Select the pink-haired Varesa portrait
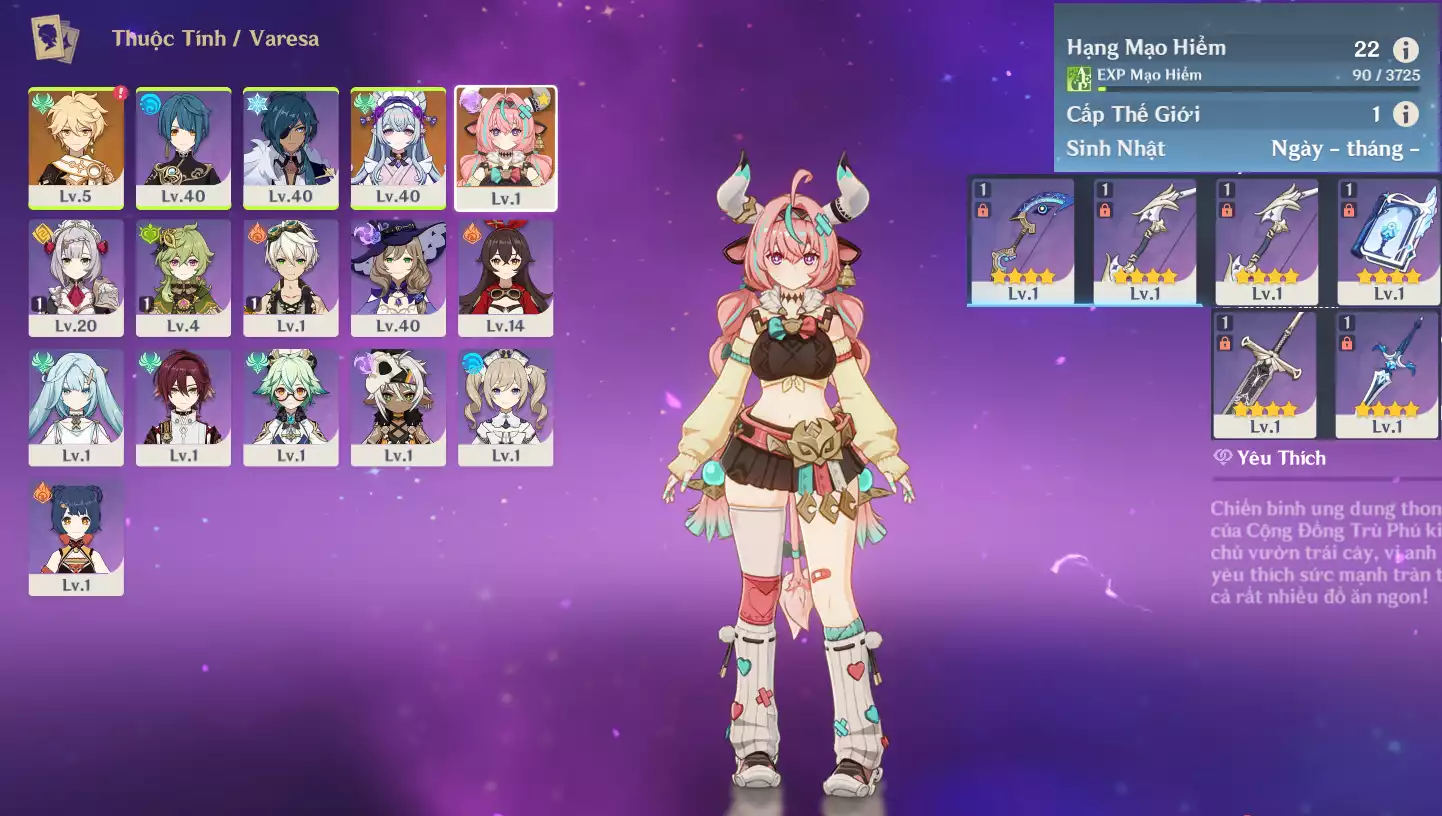The height and width of the screenshot is (816, 1442). [506, 147]
